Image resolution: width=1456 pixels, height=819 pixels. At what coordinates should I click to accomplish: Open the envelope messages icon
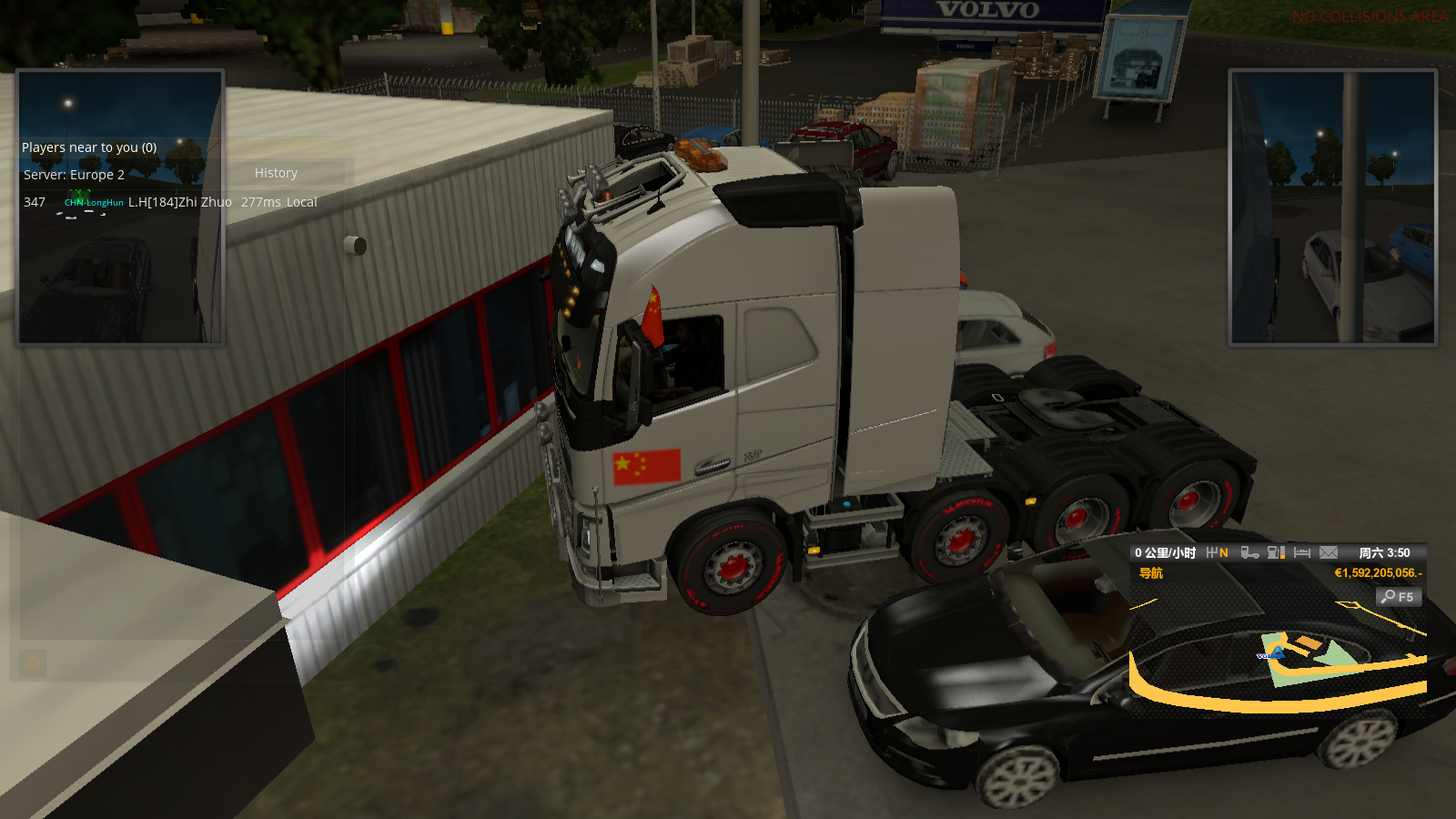(1329, 552)
